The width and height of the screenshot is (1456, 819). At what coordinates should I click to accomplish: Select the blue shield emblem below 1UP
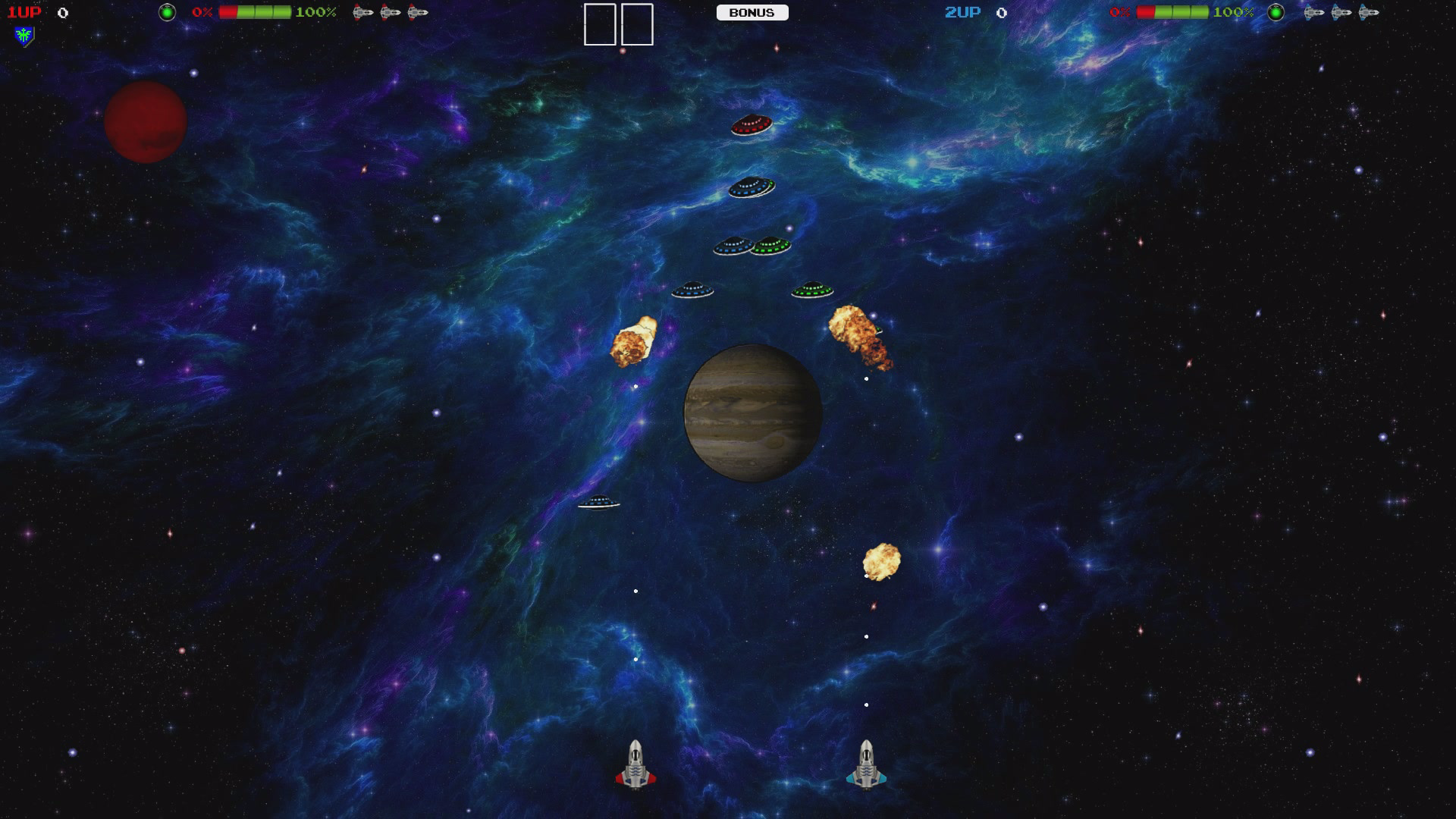pos(24,36)
